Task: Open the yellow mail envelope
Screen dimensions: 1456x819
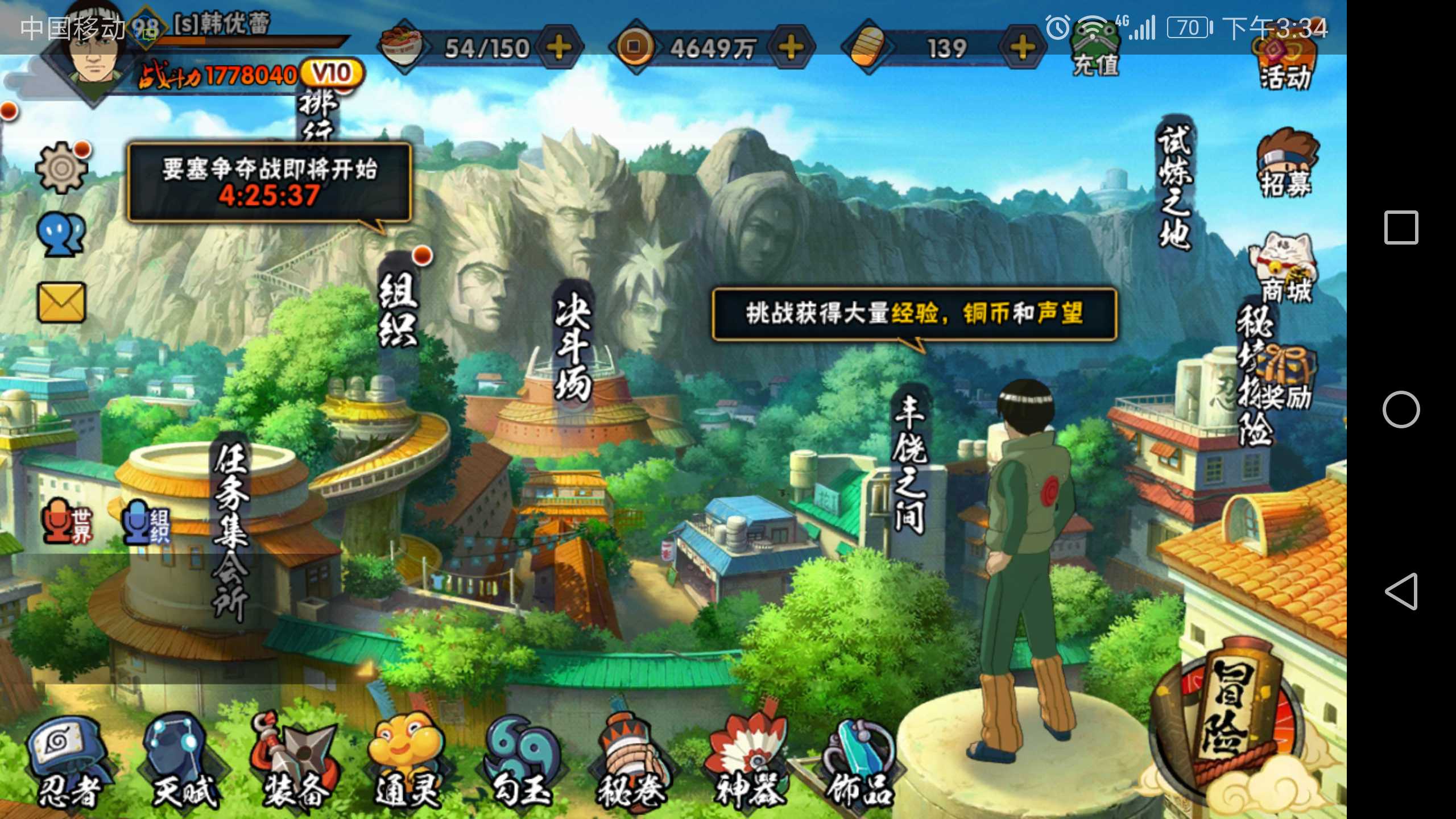Action: [x=61, y=302]
